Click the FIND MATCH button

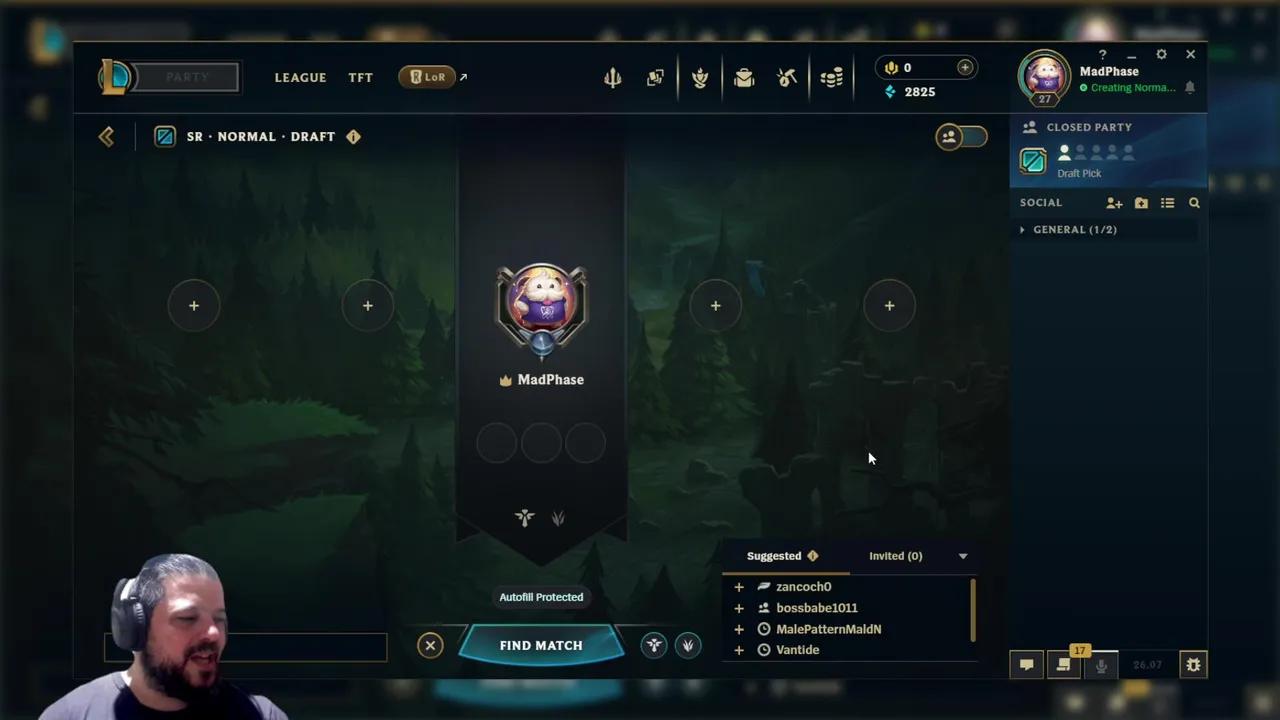541,645
